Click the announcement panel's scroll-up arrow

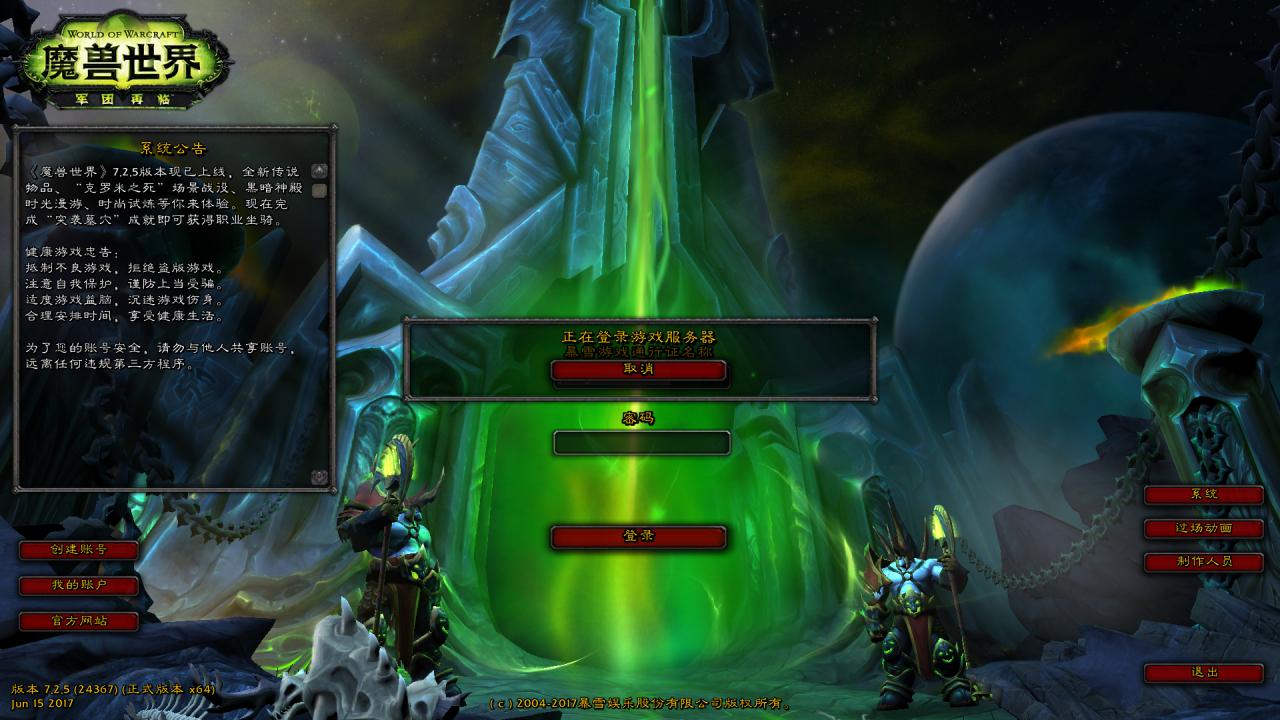click(x=320, y=171)
